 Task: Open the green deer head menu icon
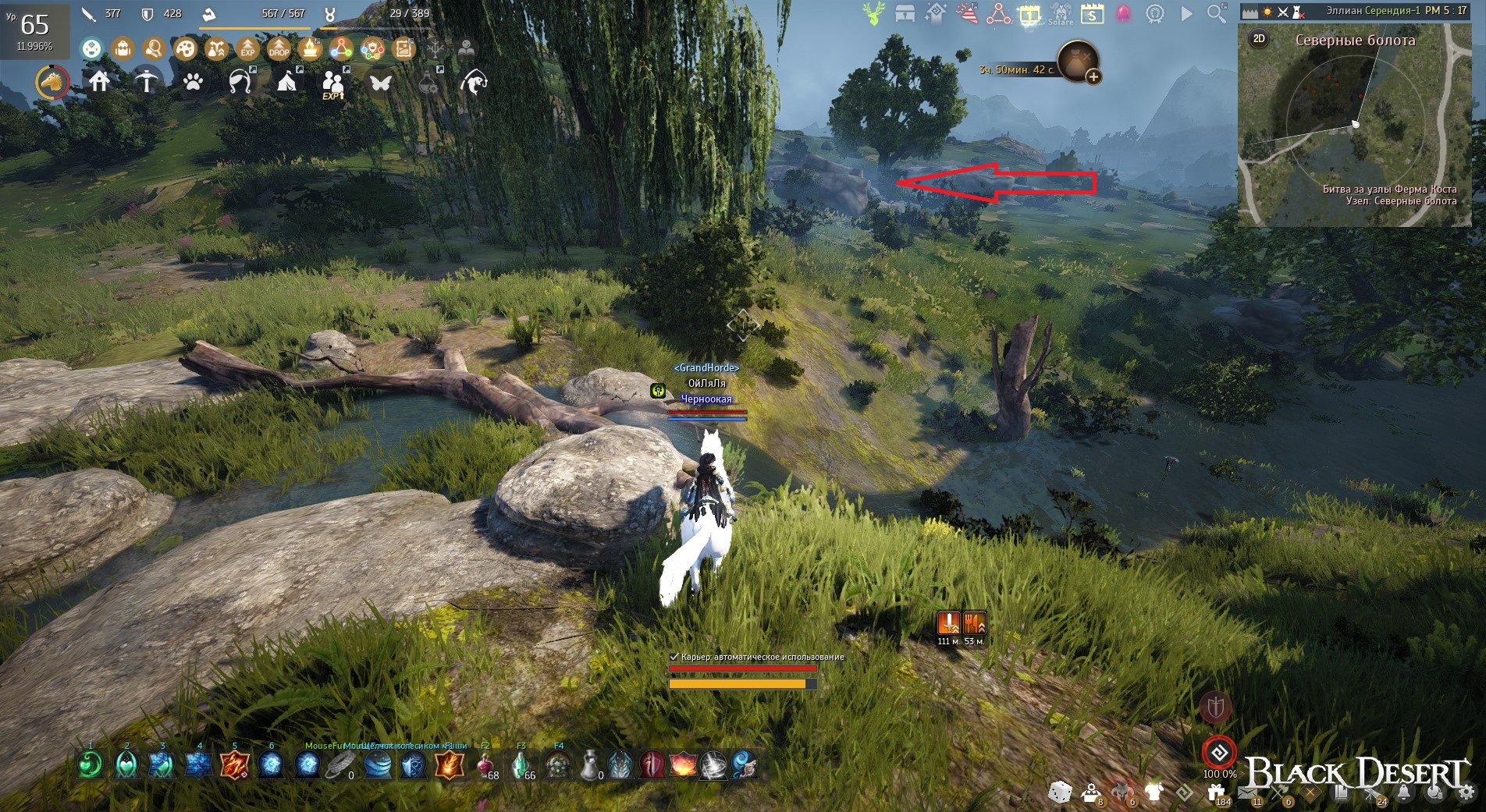tap(873, 13)
